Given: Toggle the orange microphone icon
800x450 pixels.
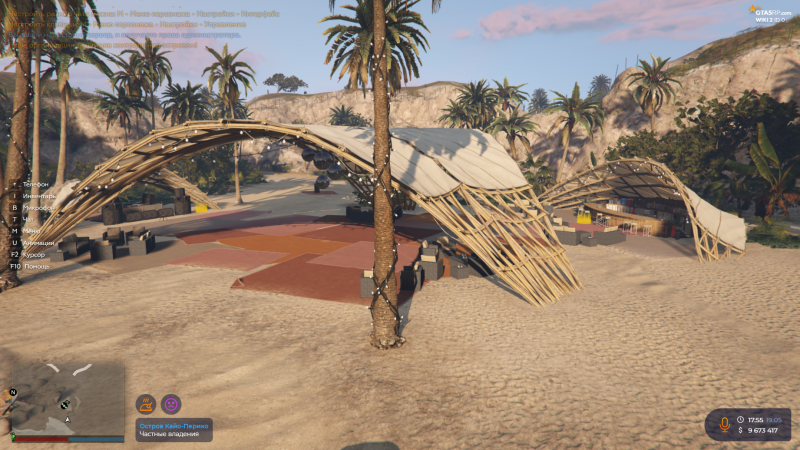Looking at the screenshot, I should pos(724,424).
